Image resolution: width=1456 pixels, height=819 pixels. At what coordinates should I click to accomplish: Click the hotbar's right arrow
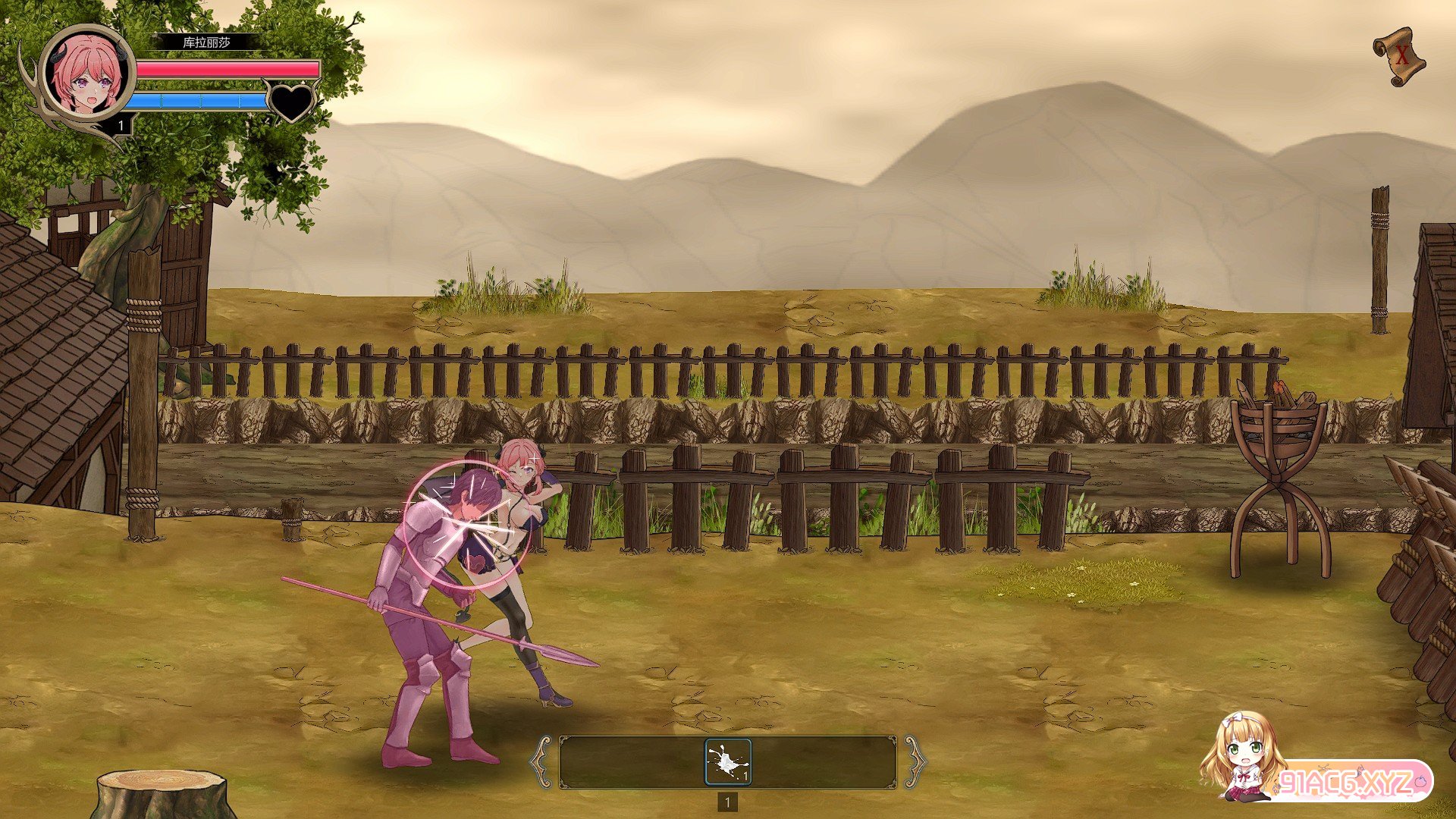(x=915, y=761)
